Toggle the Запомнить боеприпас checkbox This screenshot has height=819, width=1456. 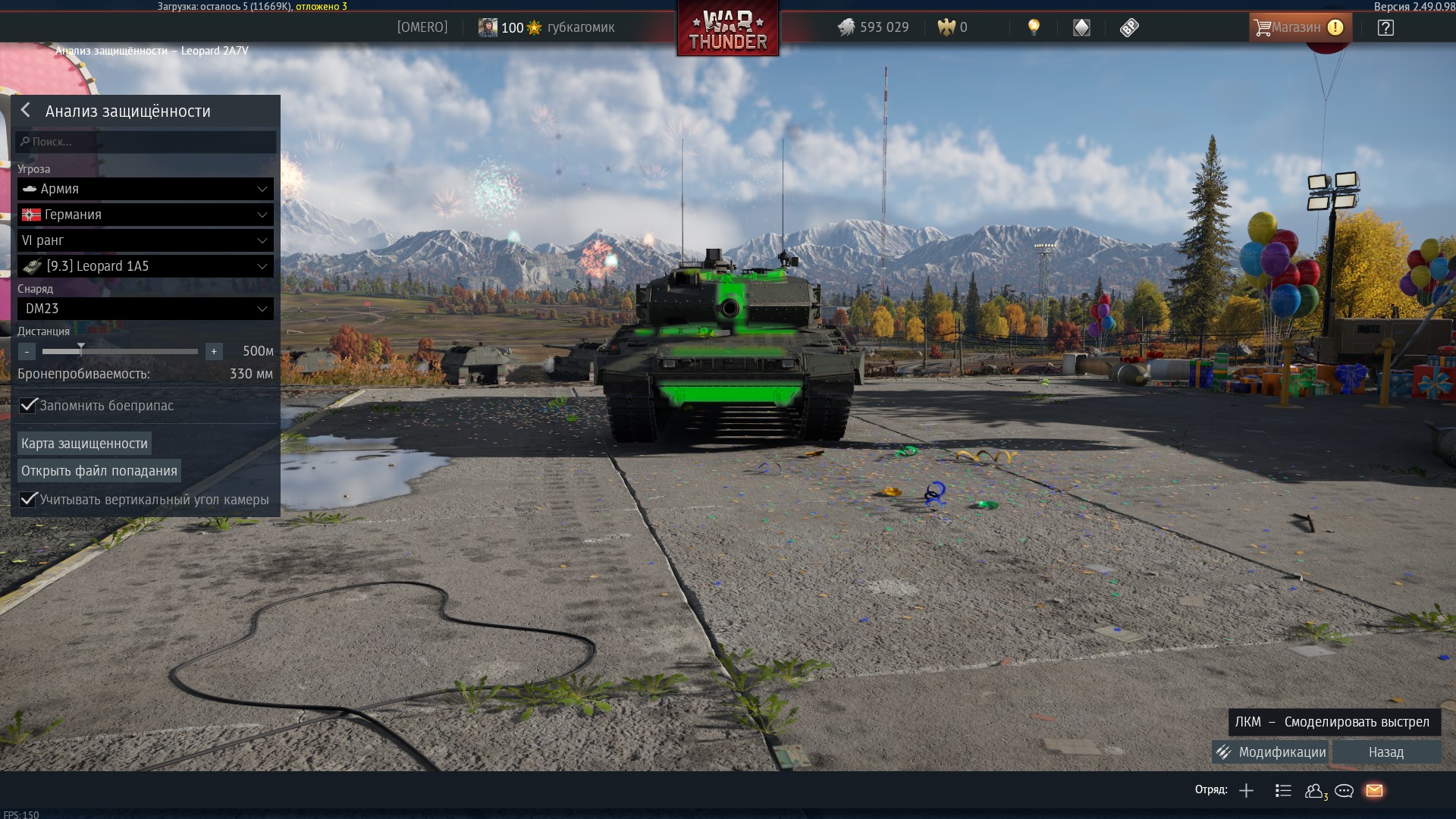(28, 406)
